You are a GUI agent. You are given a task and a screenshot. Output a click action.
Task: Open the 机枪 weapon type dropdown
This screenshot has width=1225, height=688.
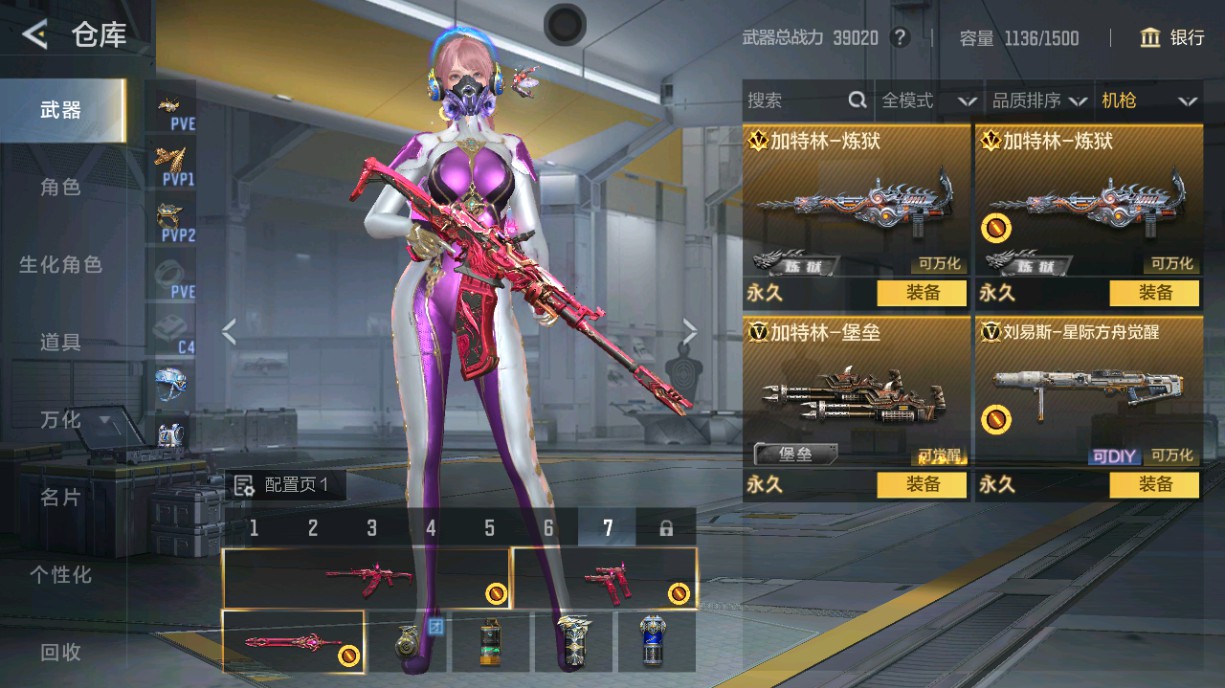[x=1148, y=100]
